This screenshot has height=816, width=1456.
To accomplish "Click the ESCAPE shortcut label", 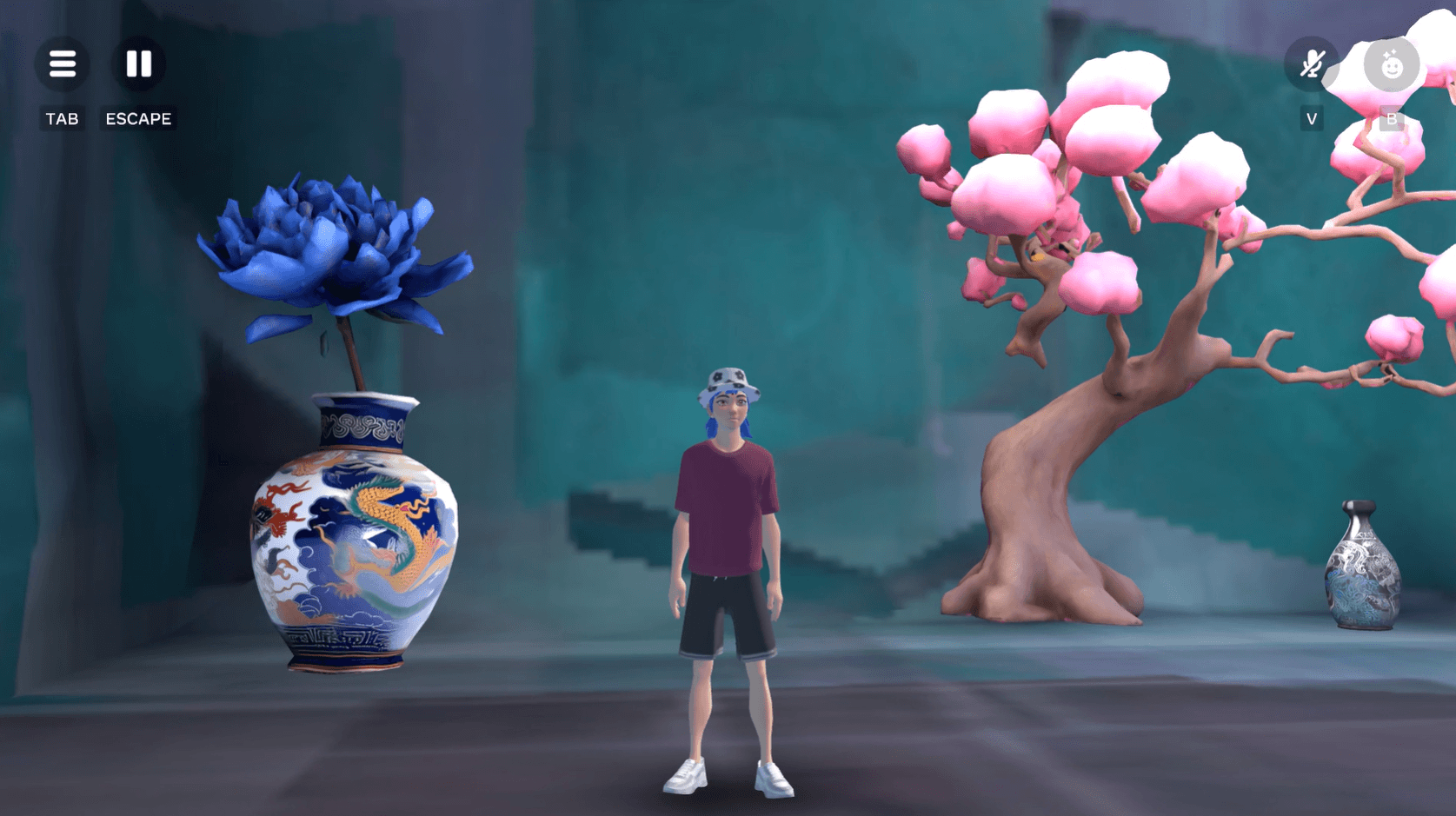I will pos(137,118).
